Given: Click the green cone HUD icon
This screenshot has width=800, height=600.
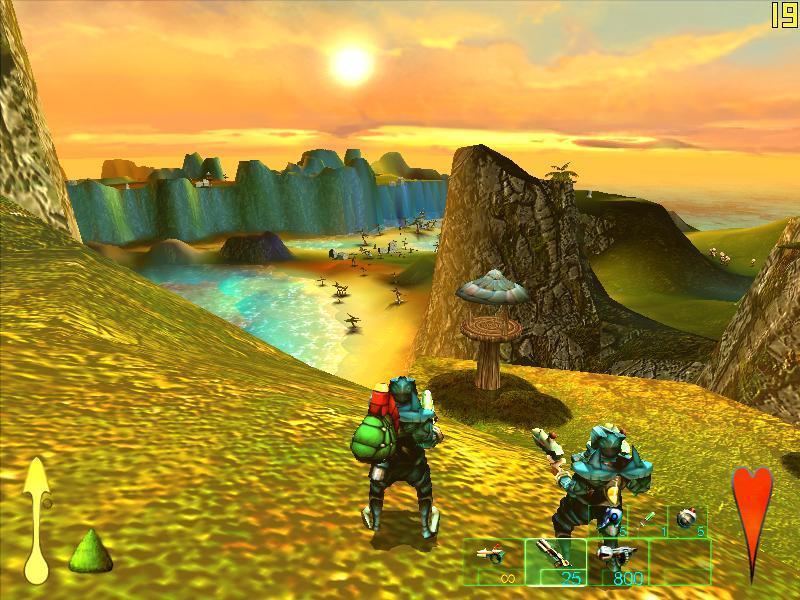Looking at the screenshot, I should point(90,551).
